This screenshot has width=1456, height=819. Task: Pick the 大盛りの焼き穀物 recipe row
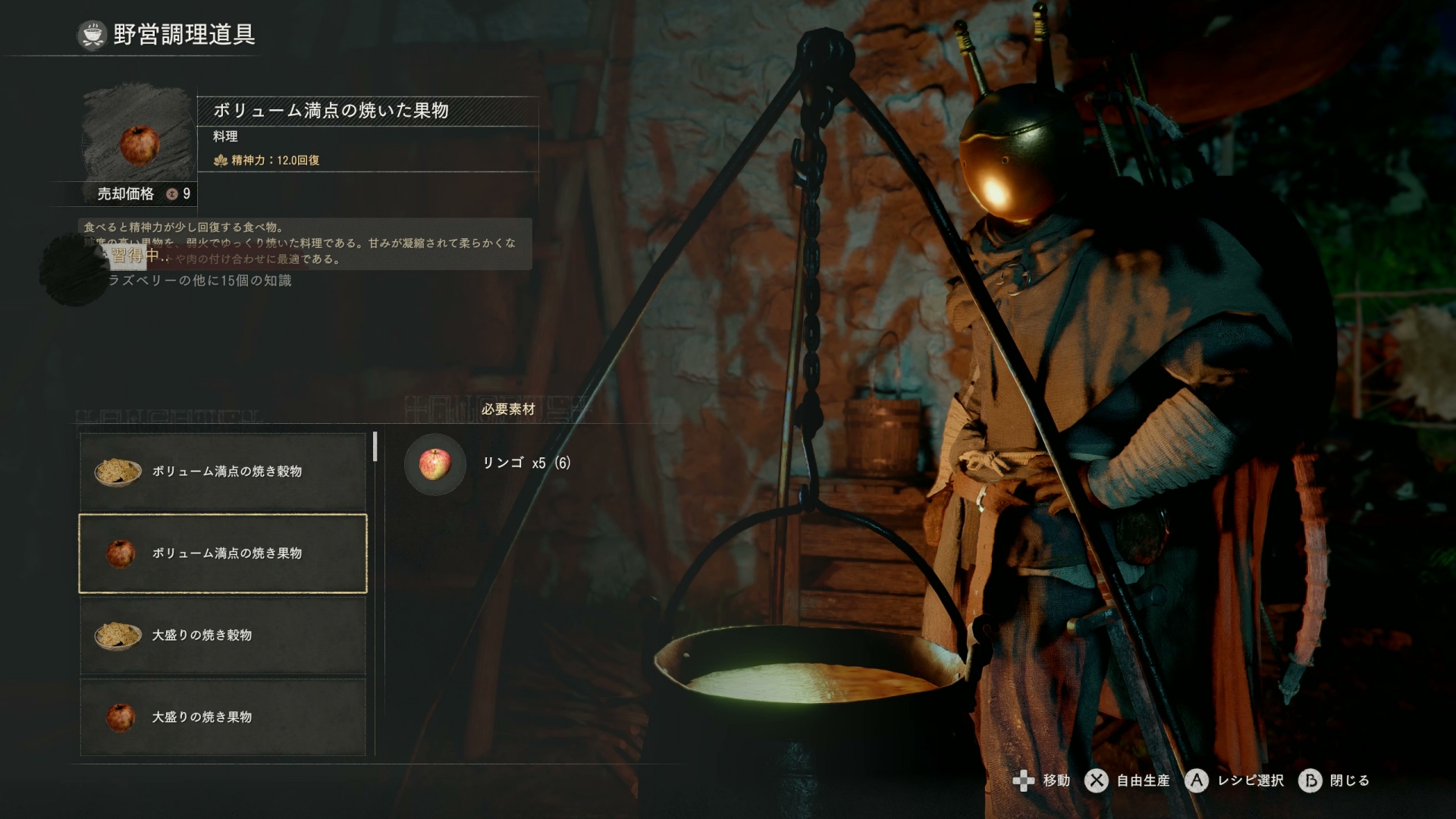223,635
